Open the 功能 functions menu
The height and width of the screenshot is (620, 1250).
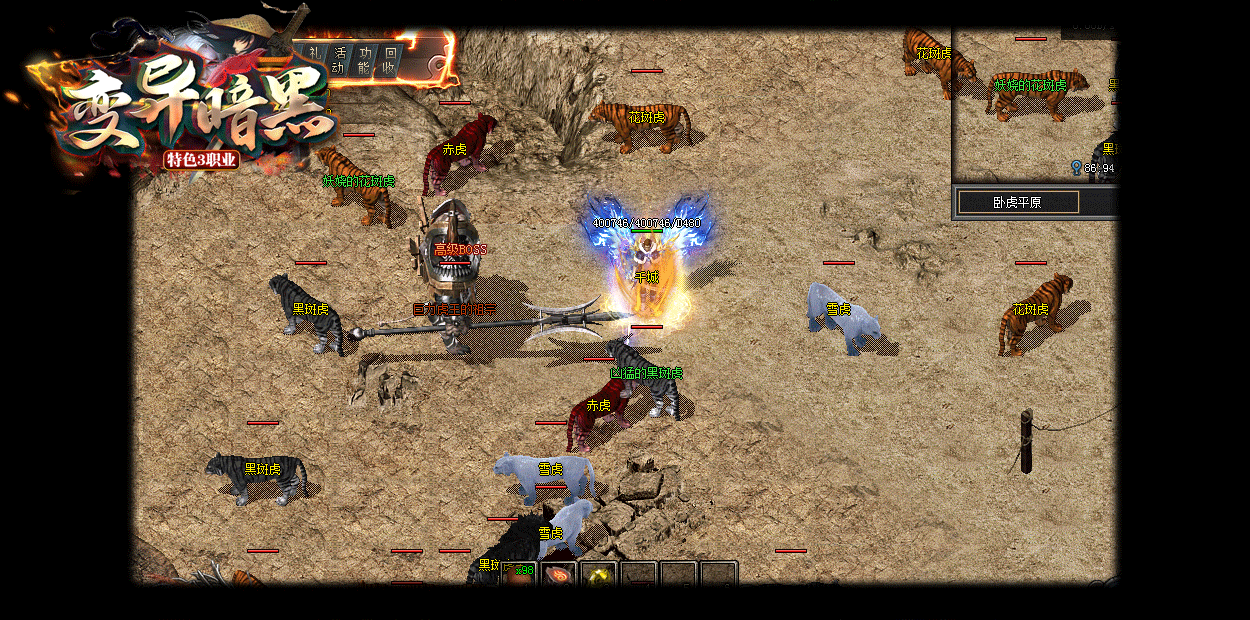coord(365,60)
